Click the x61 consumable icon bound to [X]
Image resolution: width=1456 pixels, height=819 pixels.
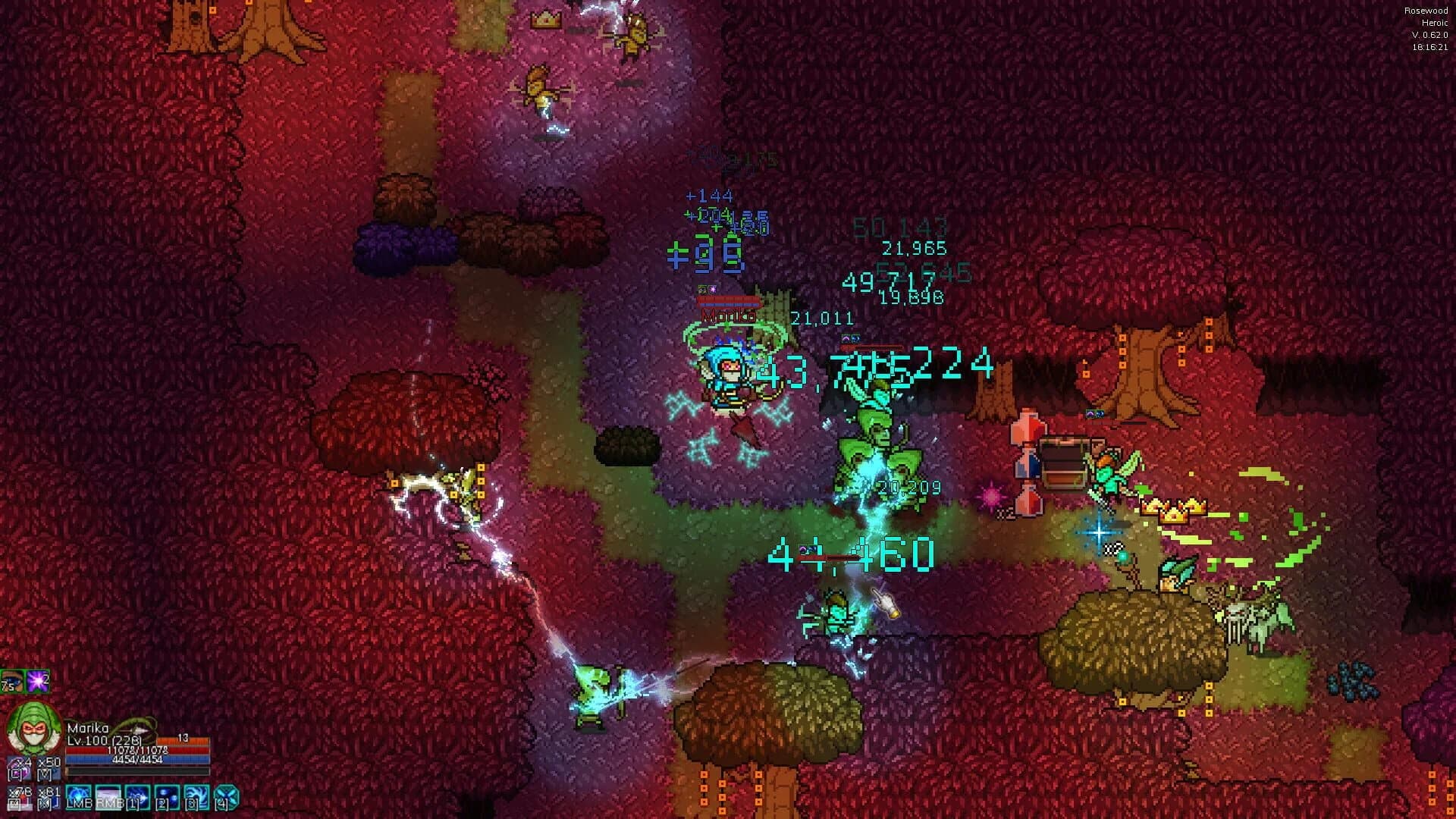[48, 797]
